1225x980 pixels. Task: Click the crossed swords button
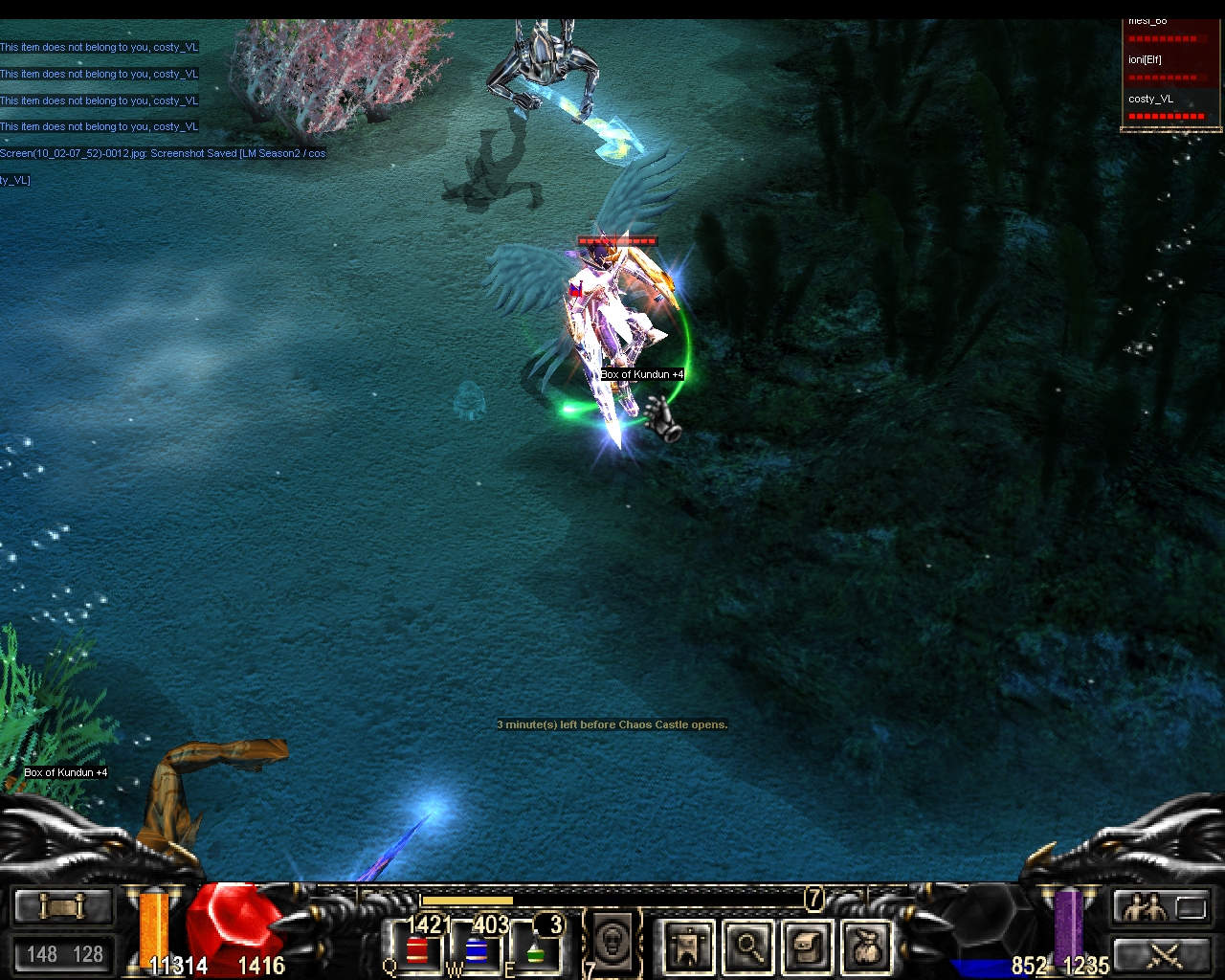(1162, 953)
